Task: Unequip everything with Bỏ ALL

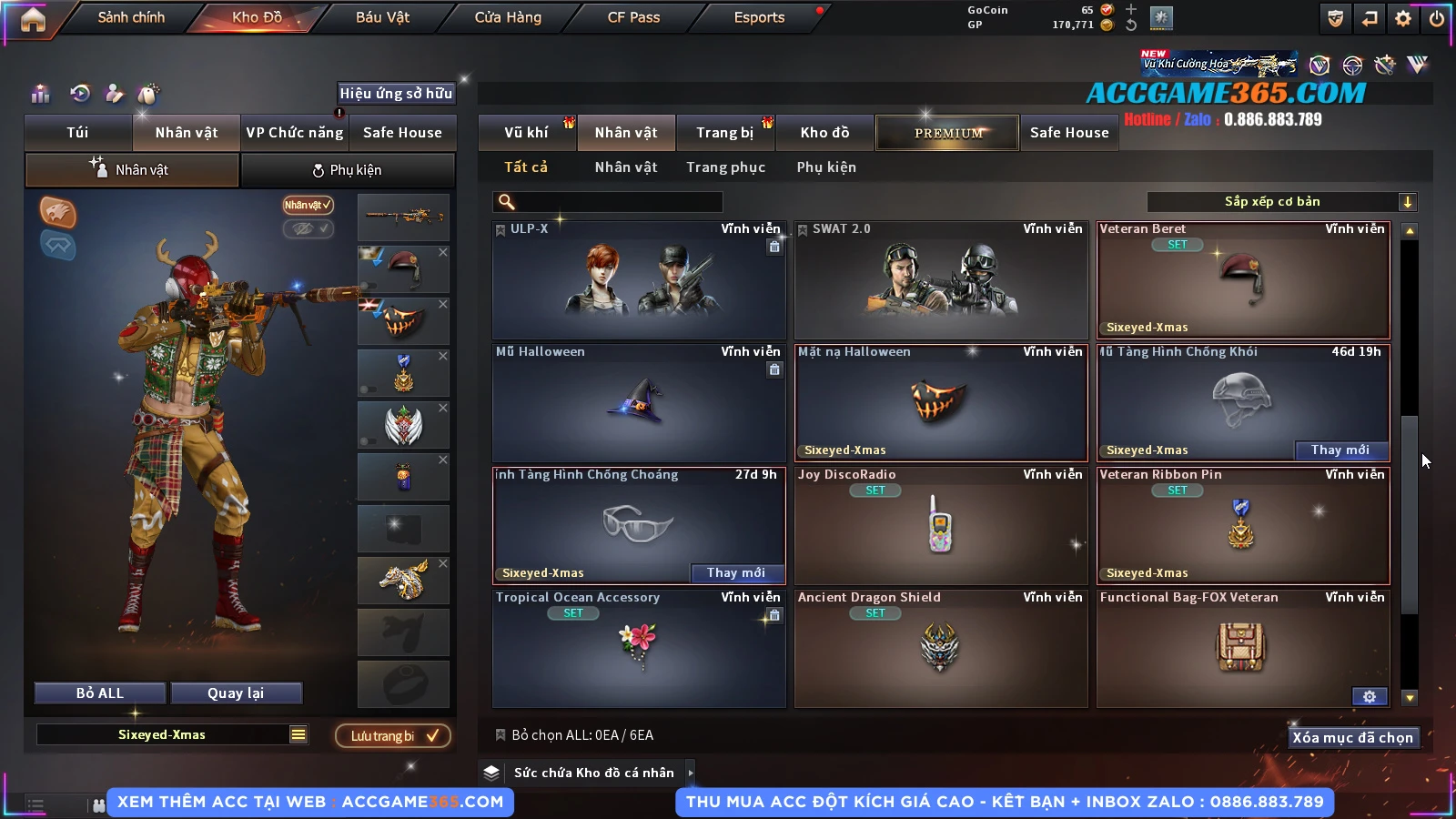Action: 100,693
